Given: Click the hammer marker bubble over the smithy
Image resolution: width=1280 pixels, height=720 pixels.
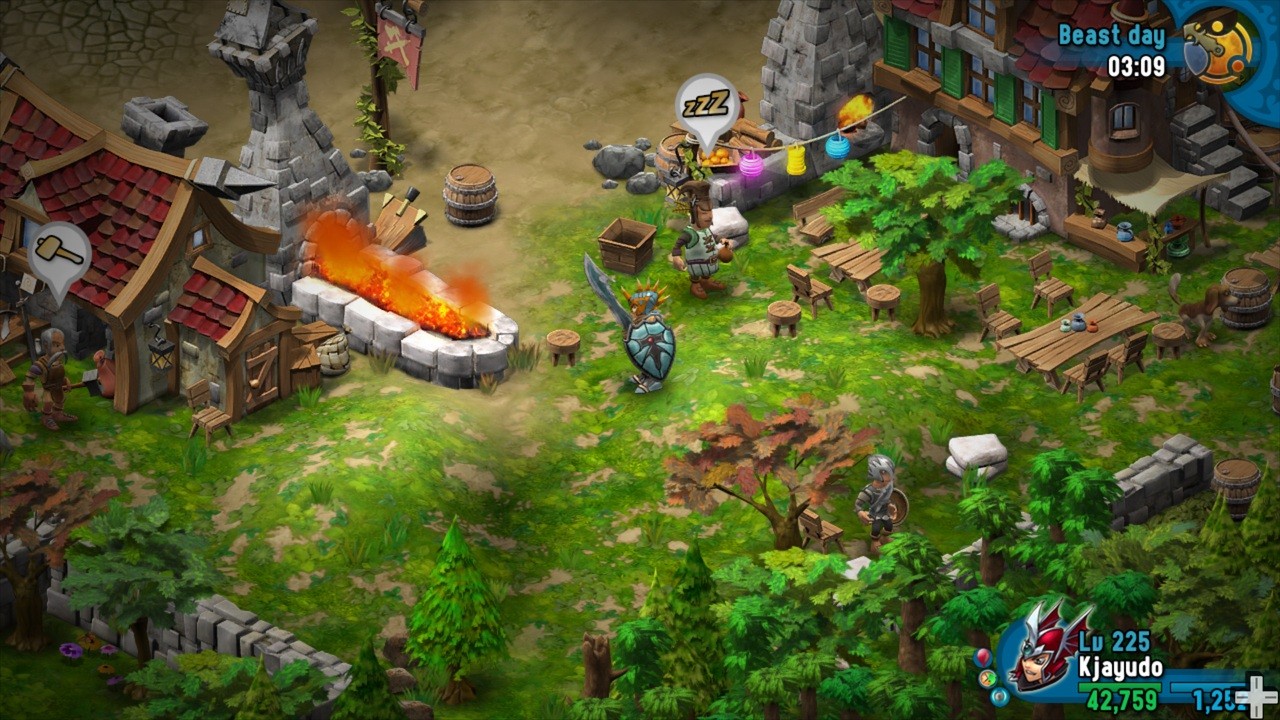Looking at the screenshot, I should (59, 253).
